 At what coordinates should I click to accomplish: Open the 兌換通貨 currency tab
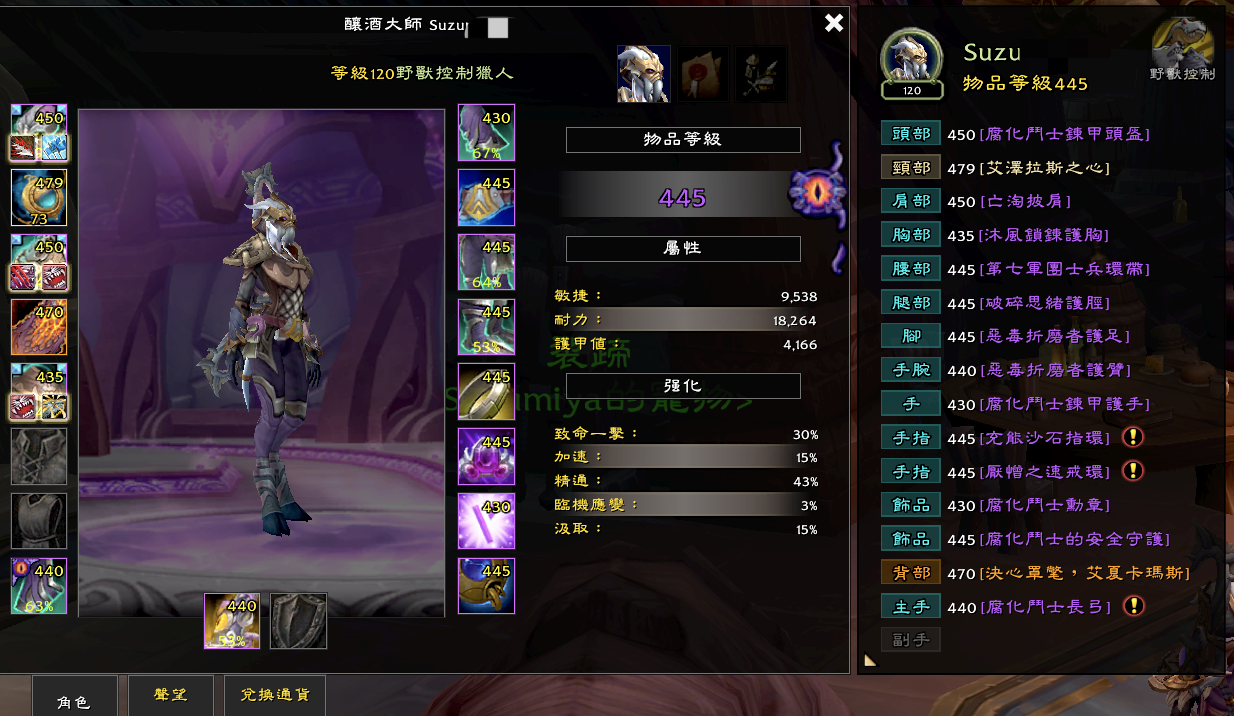click(274, 696)
